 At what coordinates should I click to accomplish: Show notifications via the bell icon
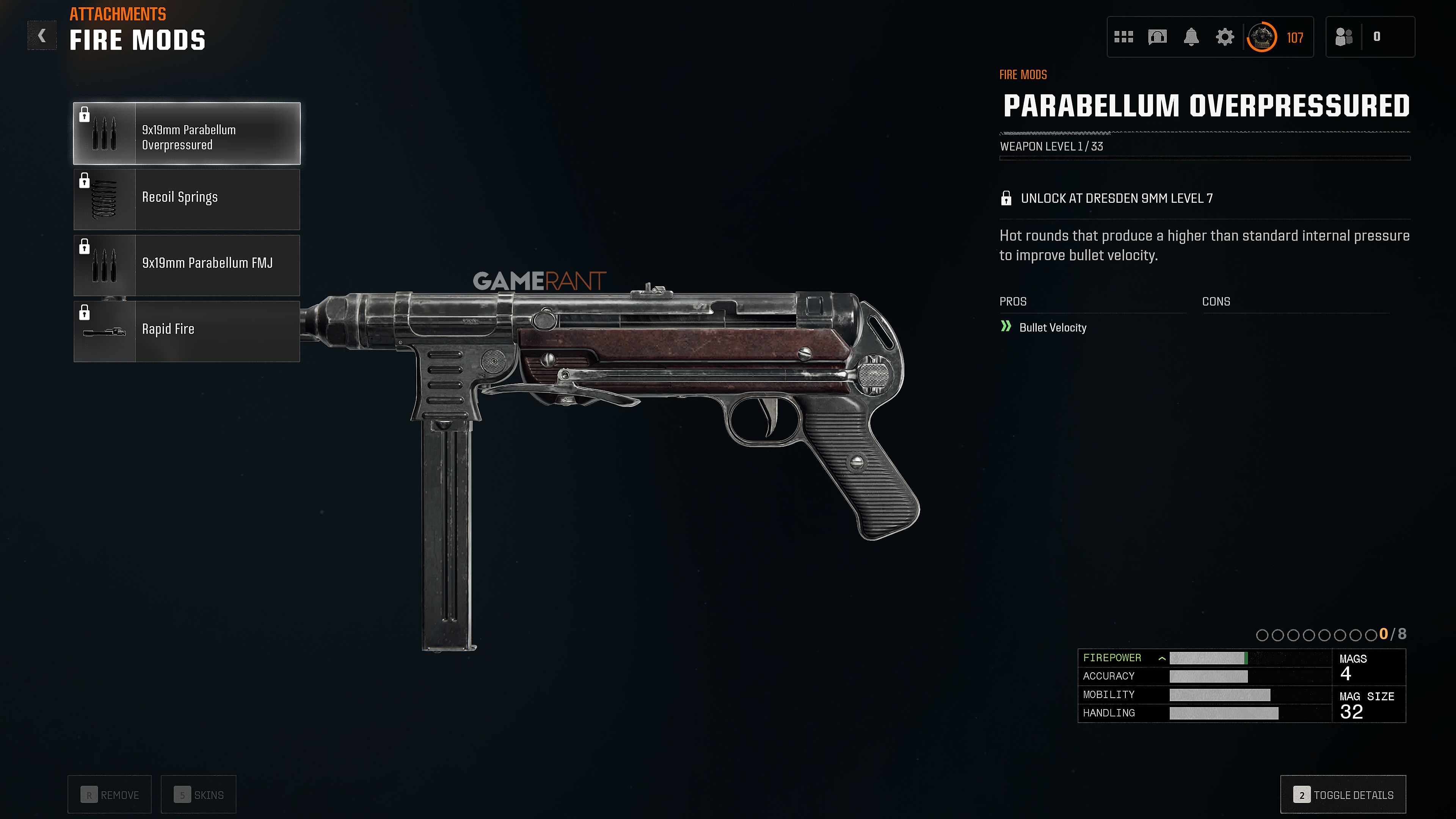pyautogui.click(x=1191, y=37)
